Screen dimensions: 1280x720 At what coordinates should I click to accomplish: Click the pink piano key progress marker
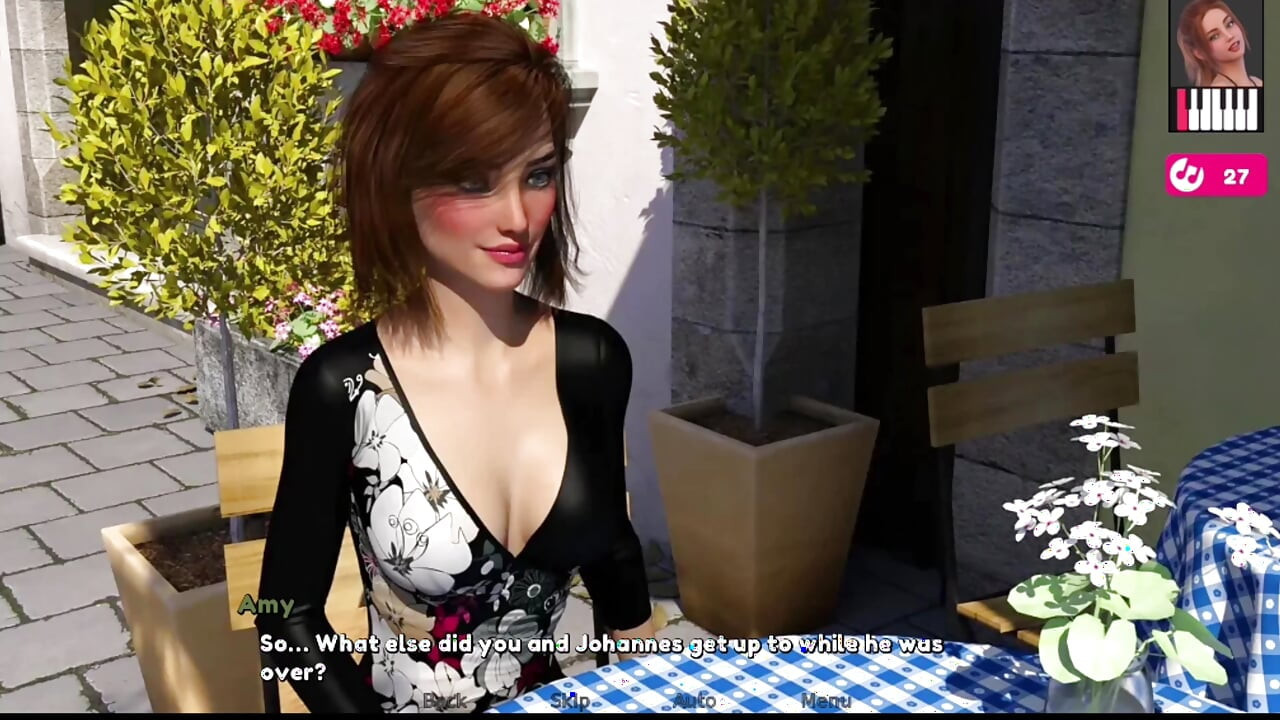coord(1181,110)
